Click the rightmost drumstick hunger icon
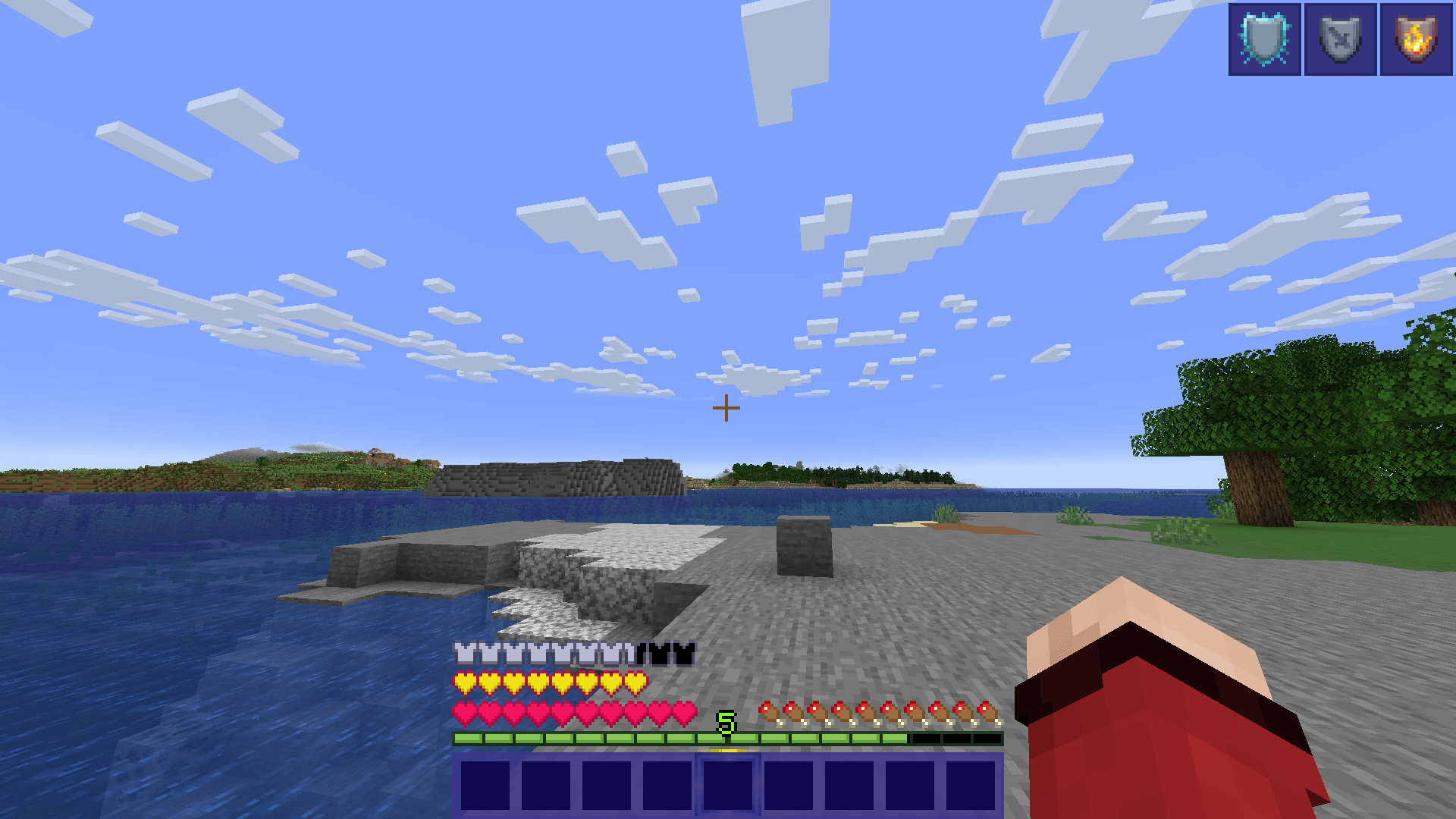 (x=986, y=711)
